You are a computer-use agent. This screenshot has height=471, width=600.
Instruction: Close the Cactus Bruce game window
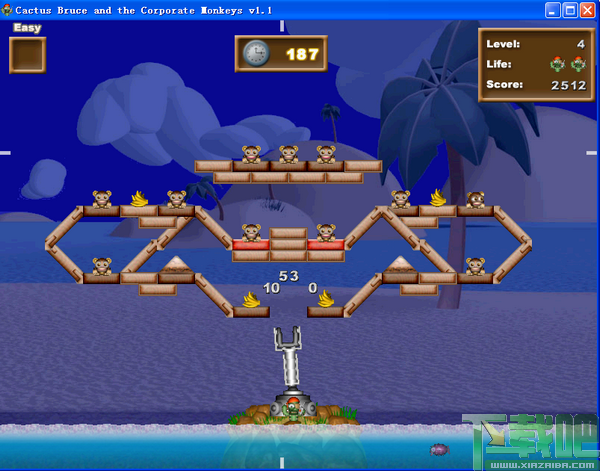[588, 10]
